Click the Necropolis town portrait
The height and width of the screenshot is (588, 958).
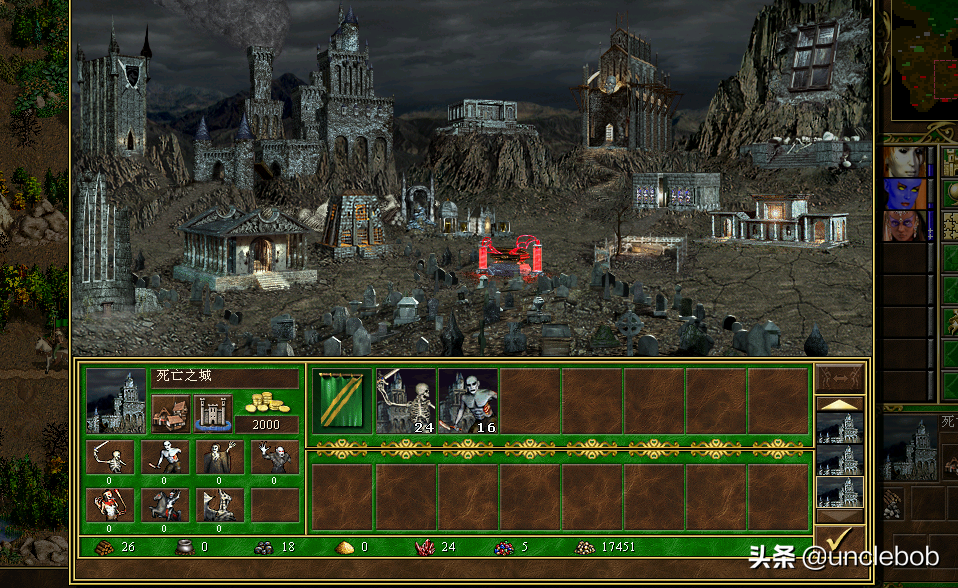[115, 400]
